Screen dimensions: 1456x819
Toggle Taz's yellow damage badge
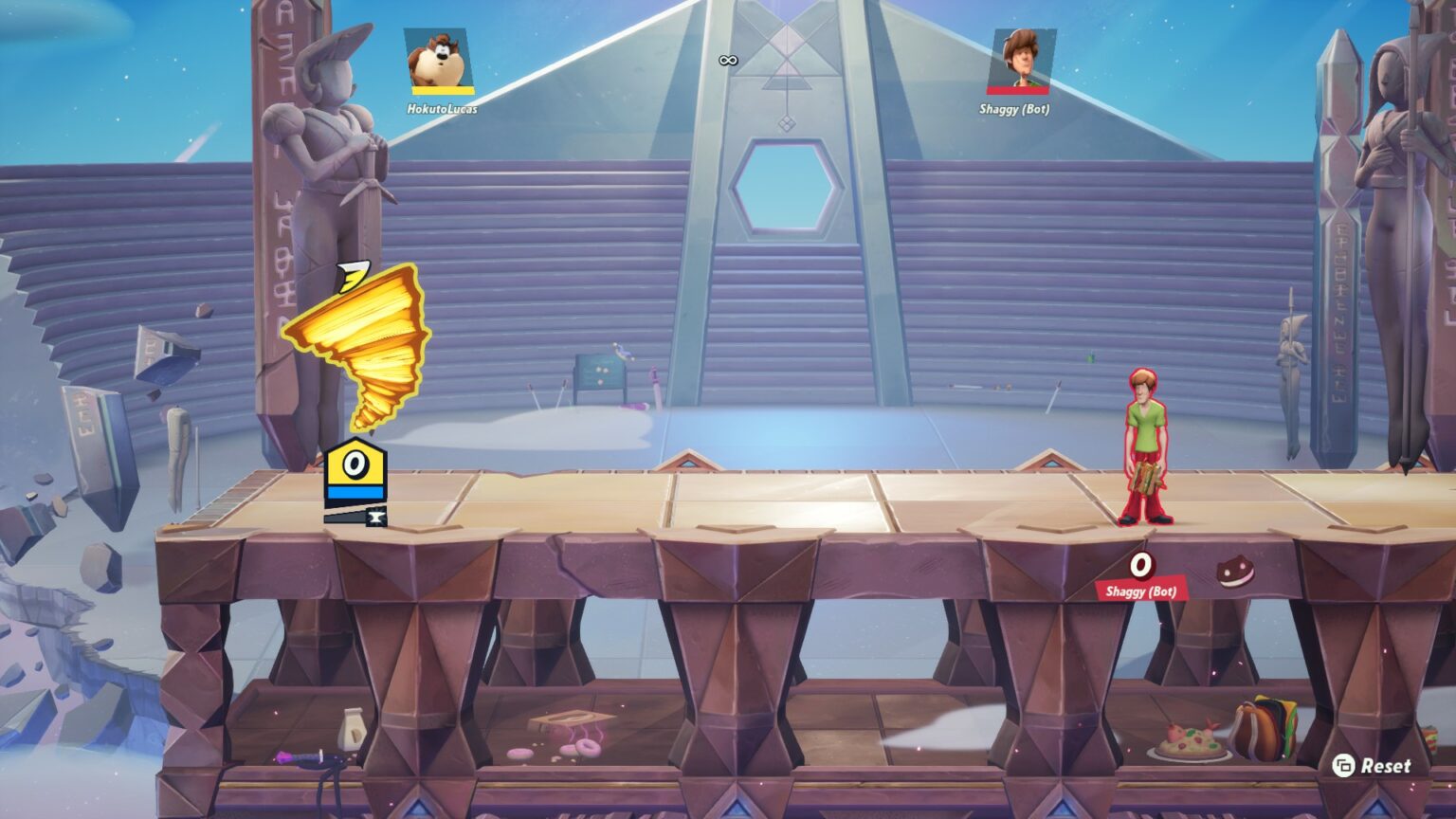point(355,464)
